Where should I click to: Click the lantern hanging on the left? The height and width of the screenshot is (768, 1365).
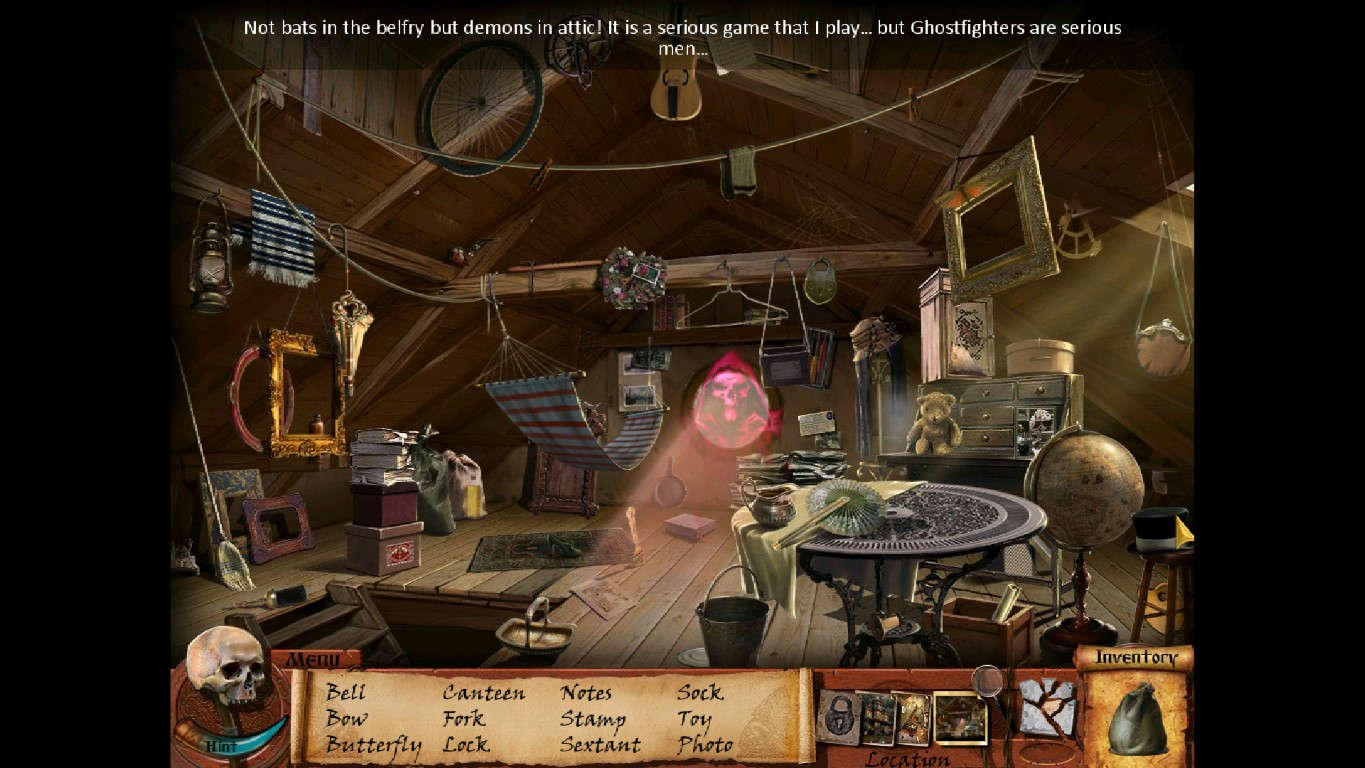click(x=209, y=265)
